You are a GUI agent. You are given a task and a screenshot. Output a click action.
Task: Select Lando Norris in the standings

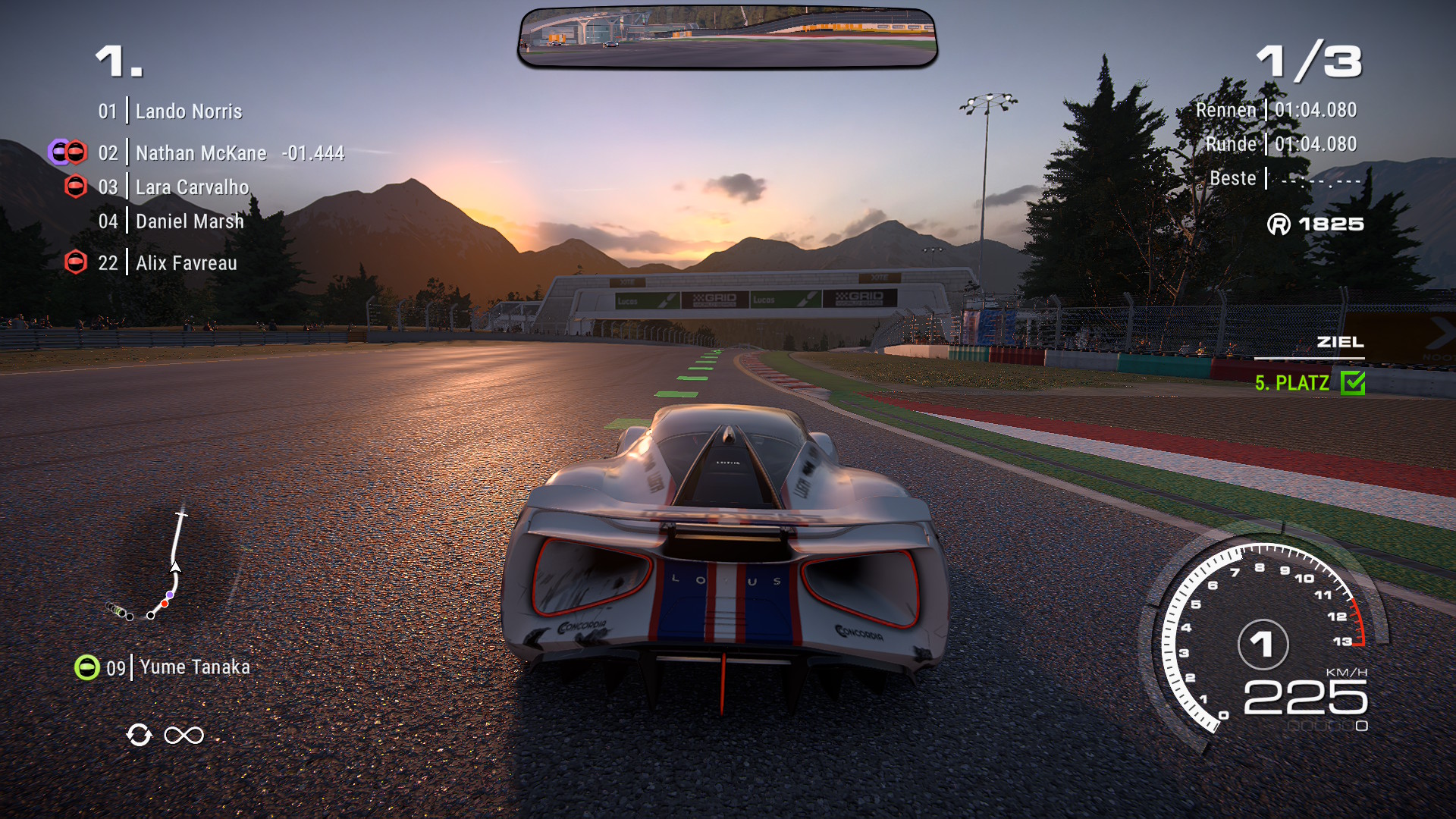click(189, 111)
